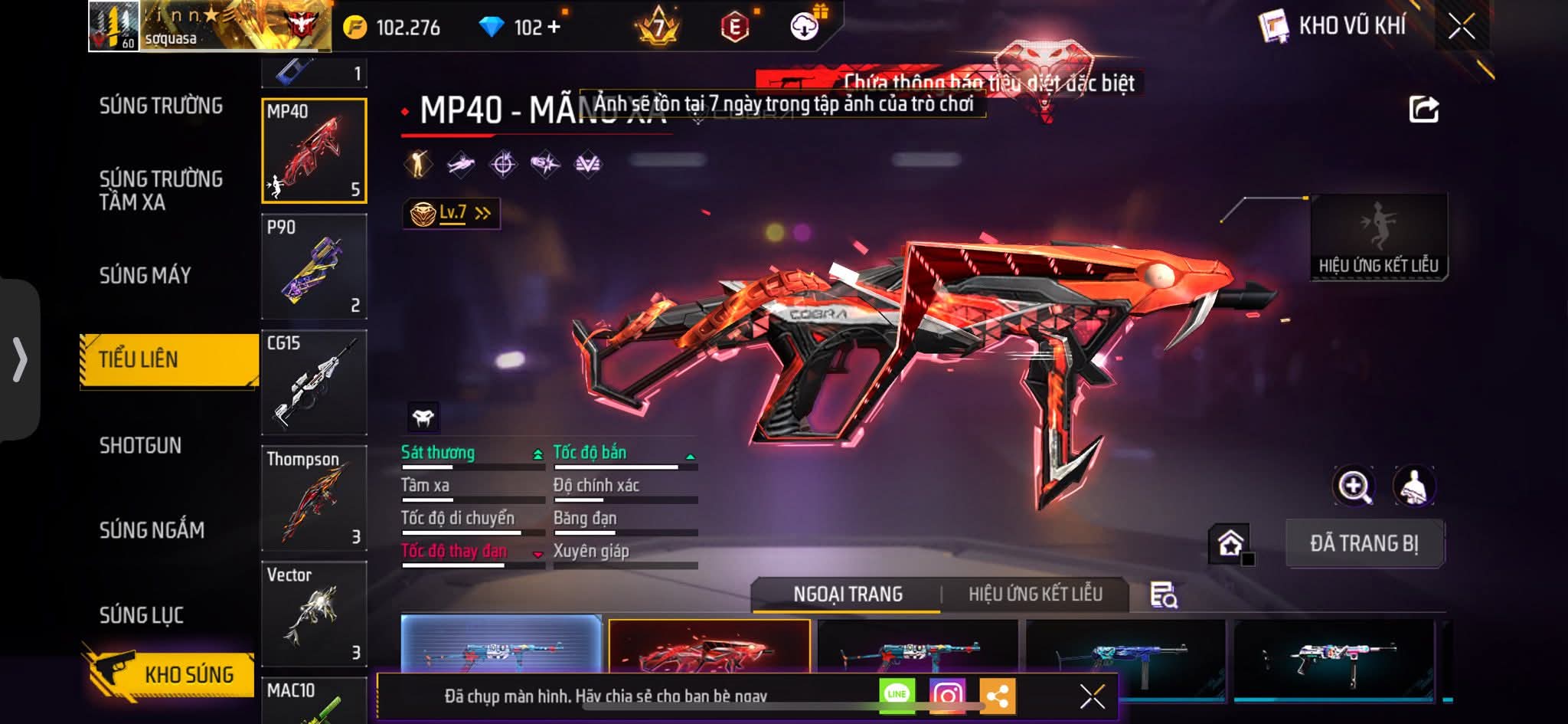Viewport: 1568px width, 724px height.
Task: Choose the Súng Ngắm category
Action: [x=152, y=529]
